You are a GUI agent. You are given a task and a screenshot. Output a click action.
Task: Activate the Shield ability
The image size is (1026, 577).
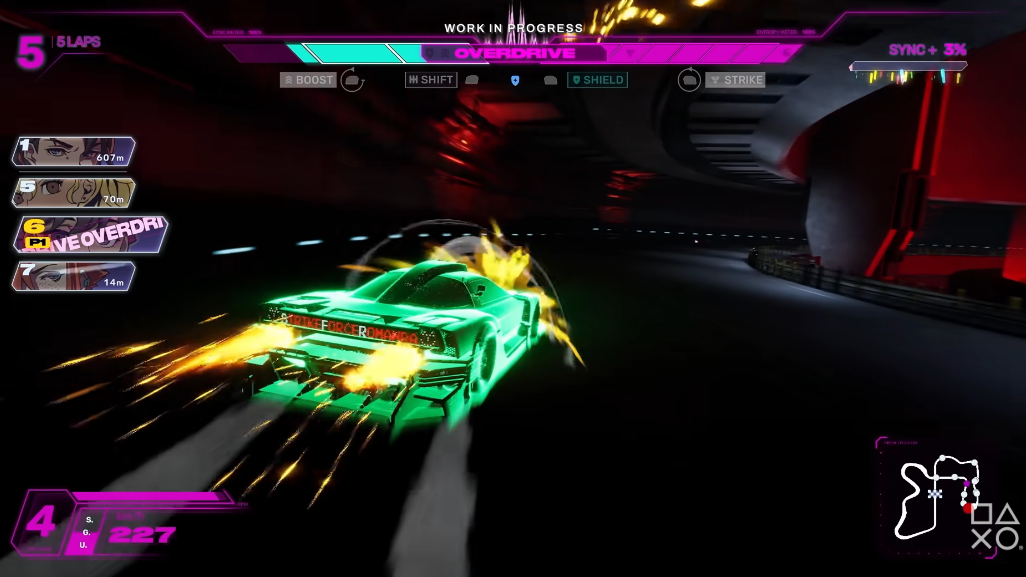[x=597, y=80]
